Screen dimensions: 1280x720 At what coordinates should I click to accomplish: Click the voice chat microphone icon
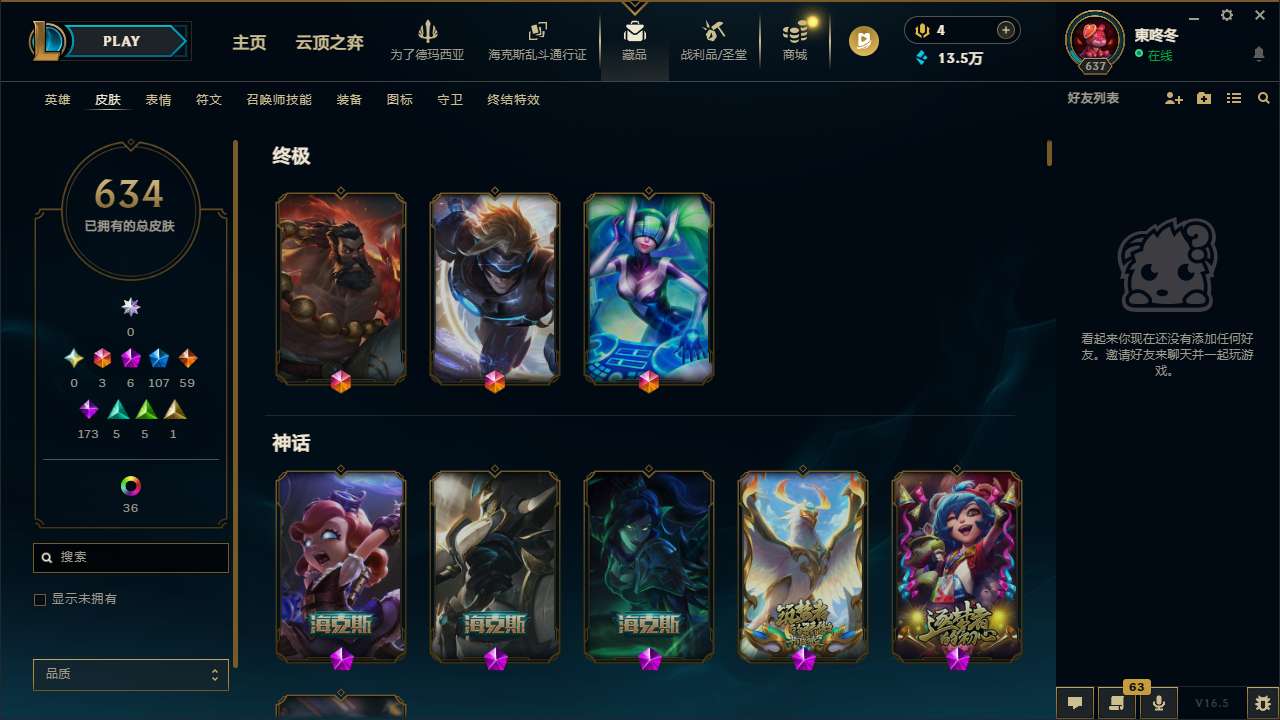click(1159, 702)
